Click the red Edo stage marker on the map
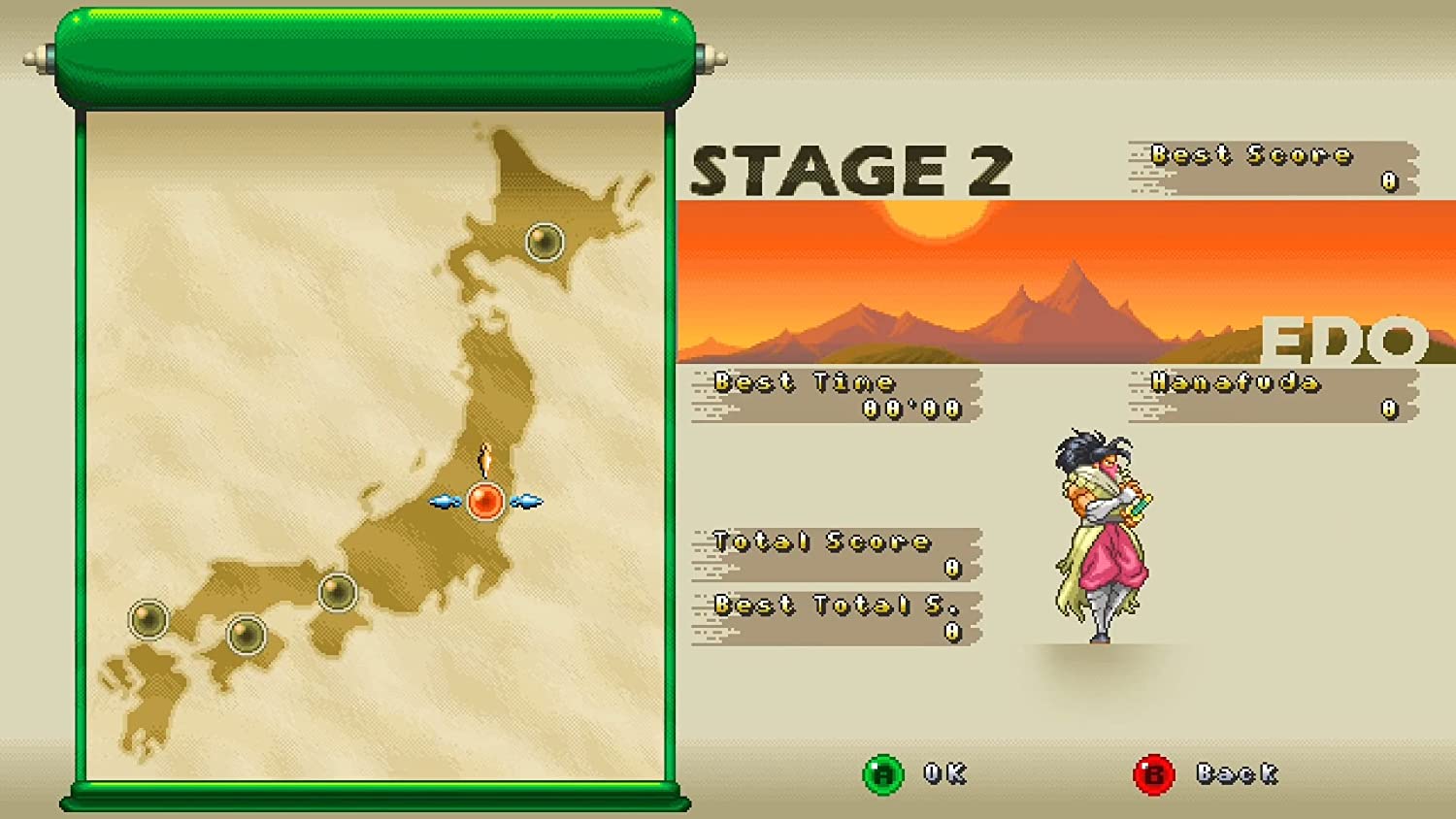Image resolution: width=1456 pixels, height=819 pixels. pyautogui.click(x=485, y=502)
